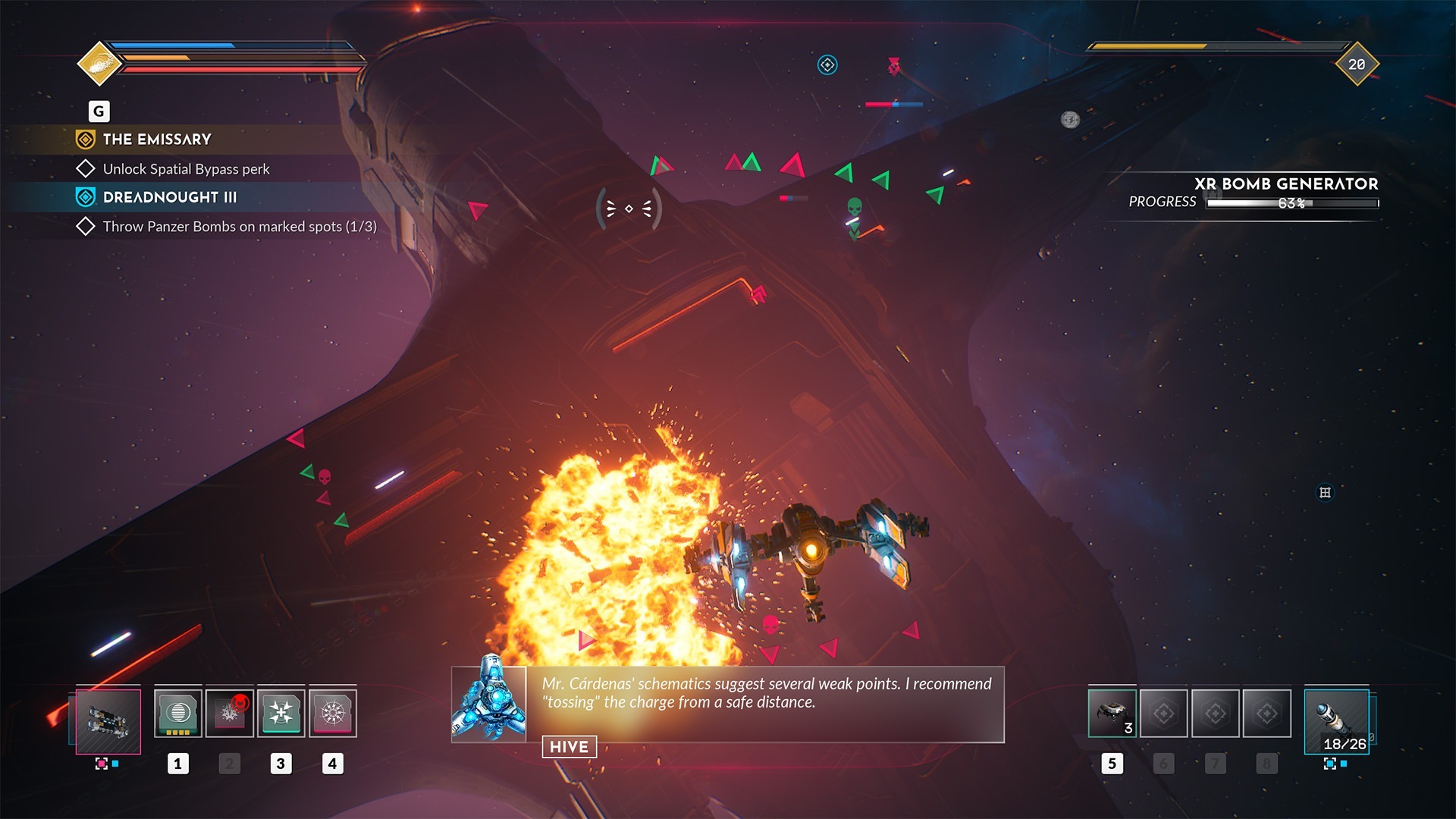Track The Emissary mission

(157, 140)
